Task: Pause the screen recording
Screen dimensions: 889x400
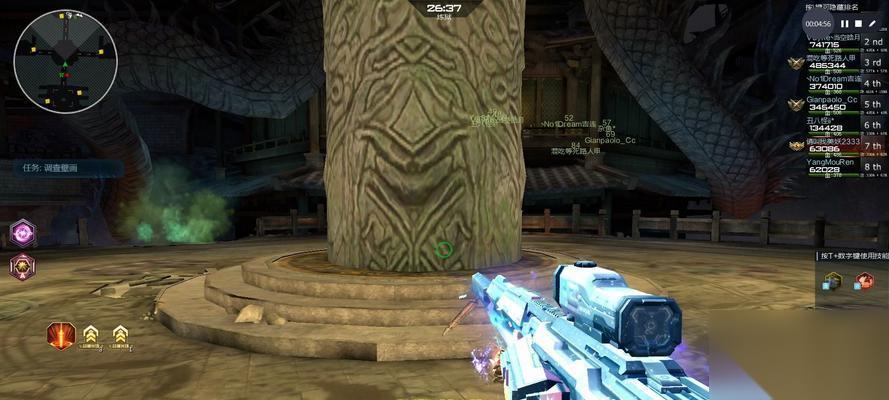Action: pyautogui.click(x=845, y=23)
